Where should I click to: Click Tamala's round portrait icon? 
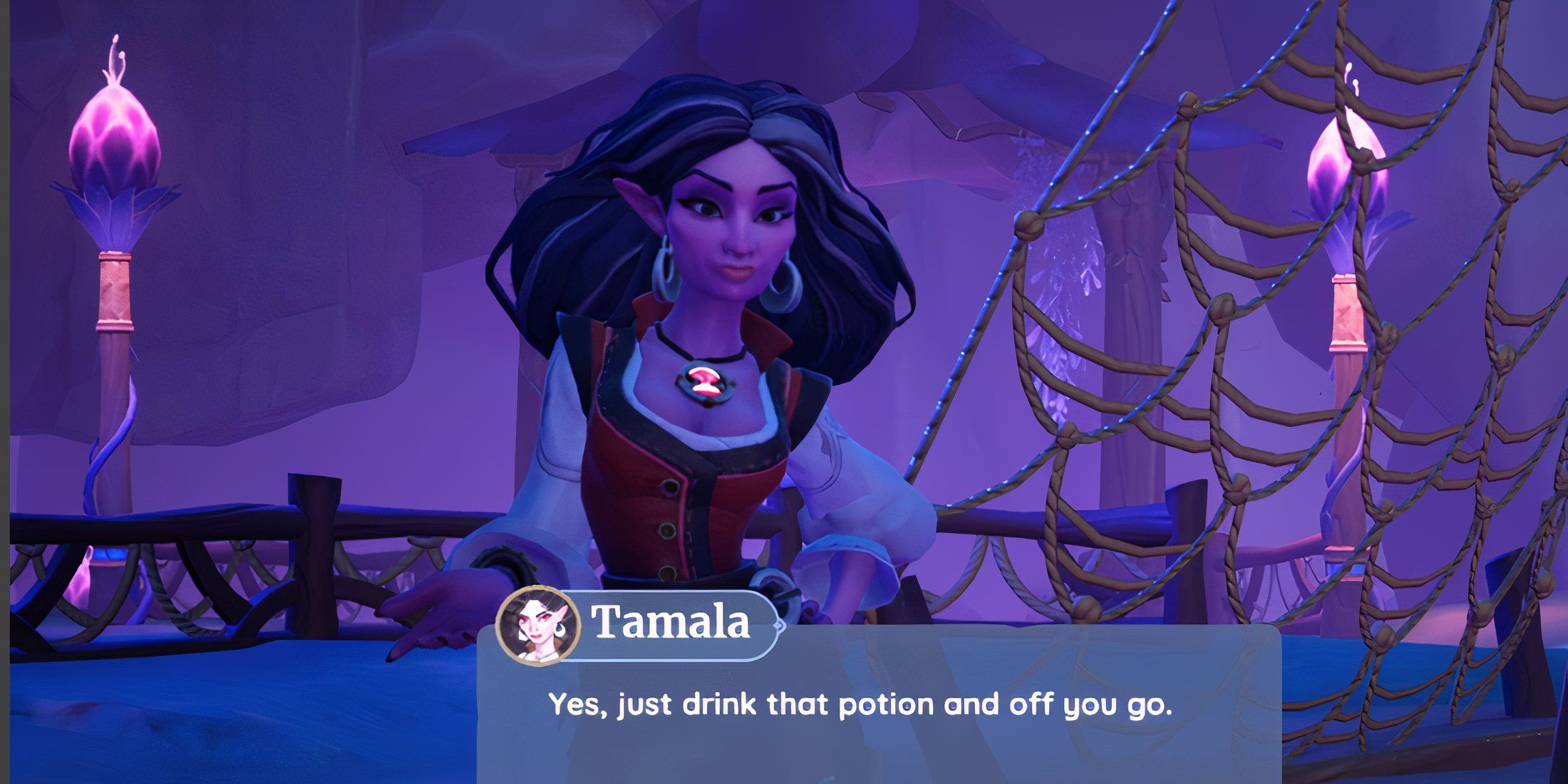[538, 625]
